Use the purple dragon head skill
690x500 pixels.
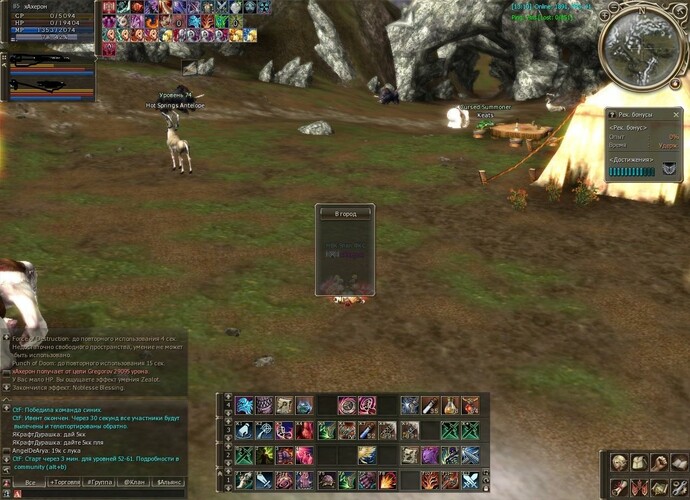430,455
